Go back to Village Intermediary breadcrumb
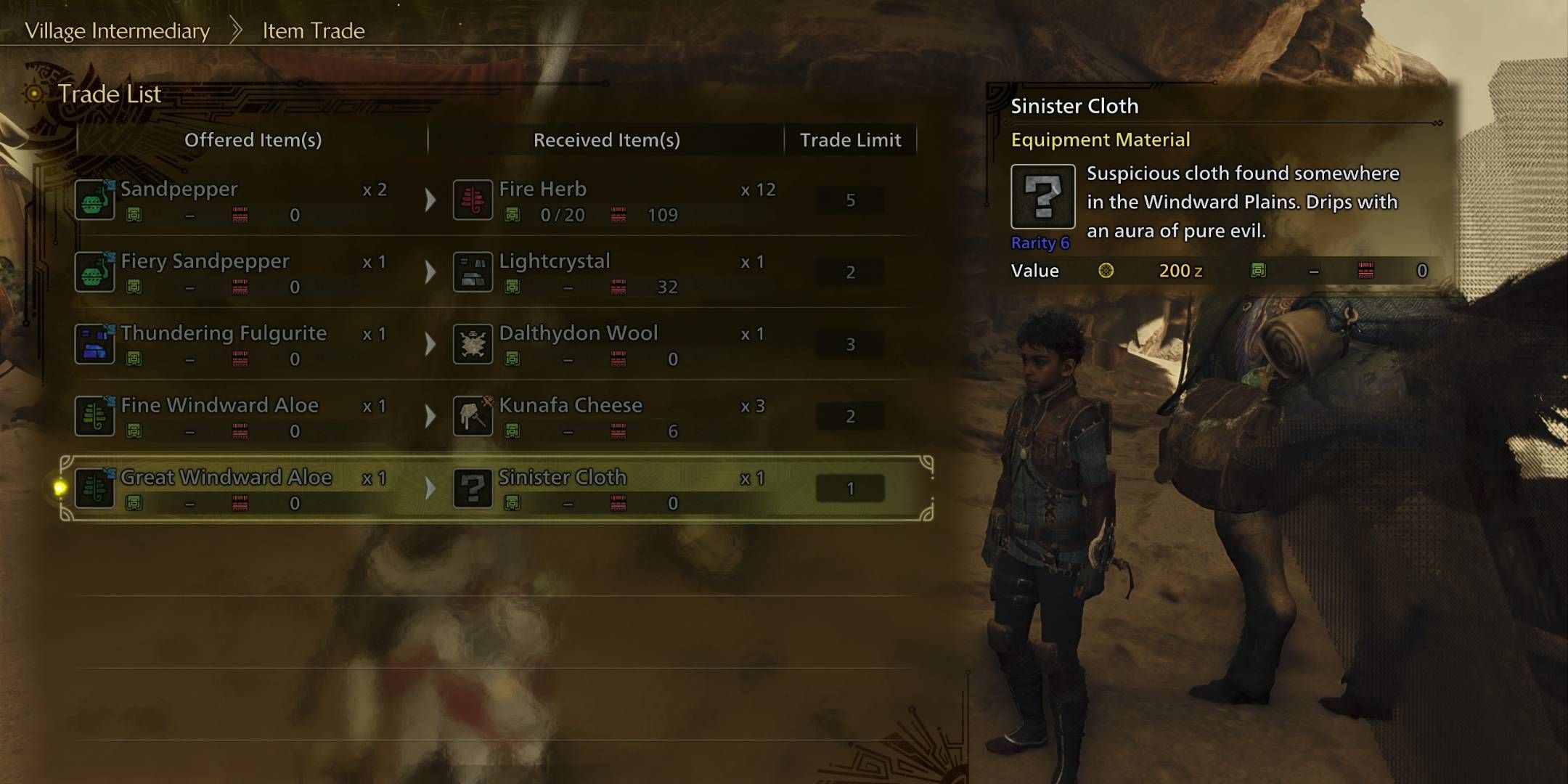 [x=117, y=30]
